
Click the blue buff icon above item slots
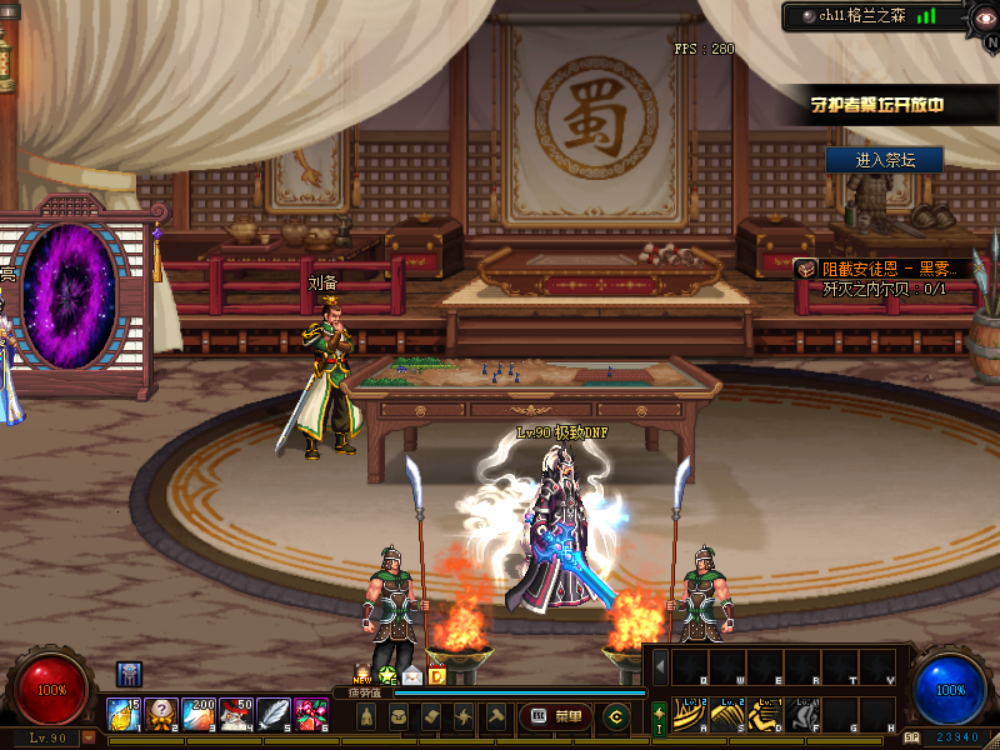pyautogui.click(x=129, y=674)
